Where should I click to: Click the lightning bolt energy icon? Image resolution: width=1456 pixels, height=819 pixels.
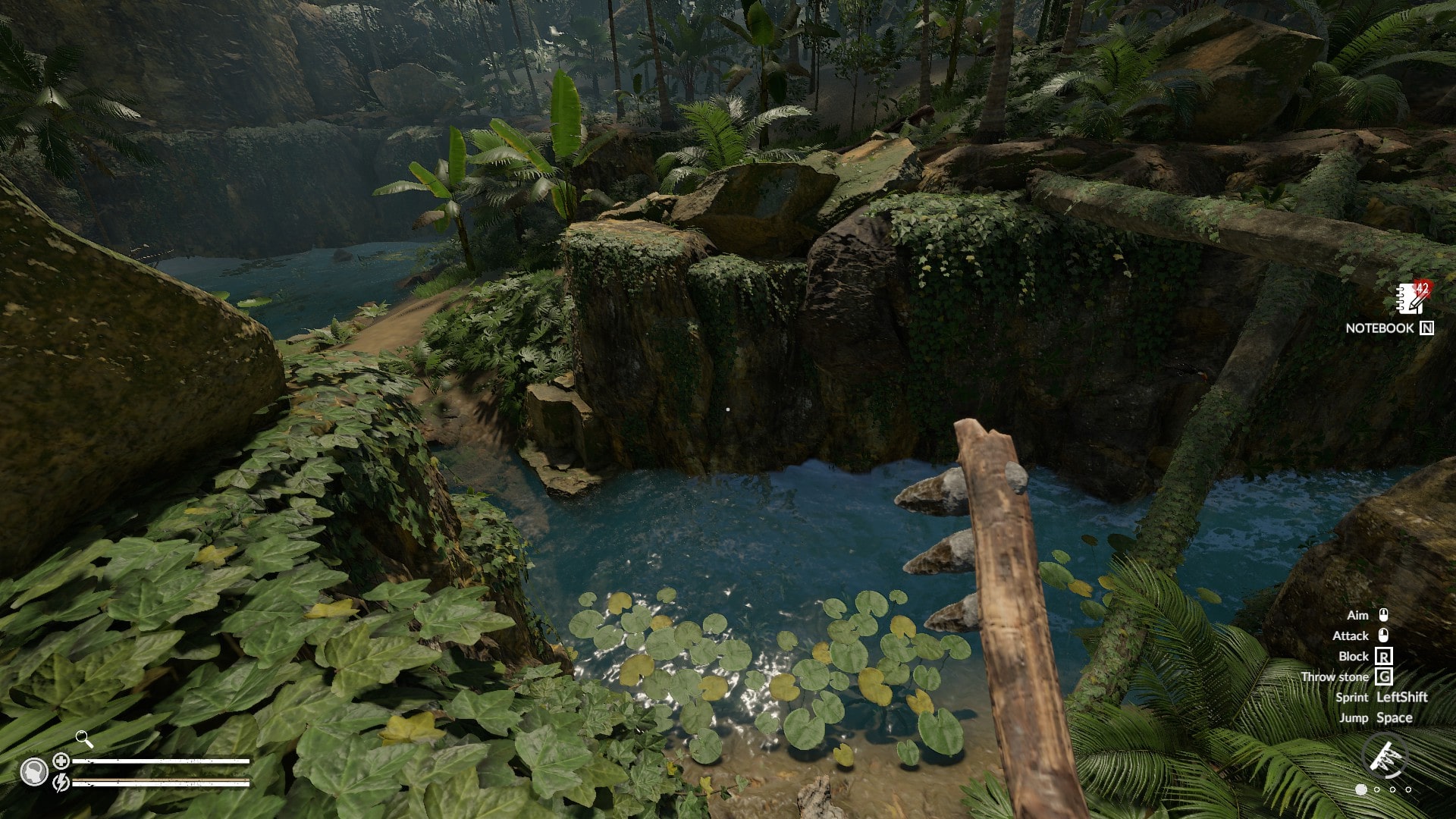61,781
